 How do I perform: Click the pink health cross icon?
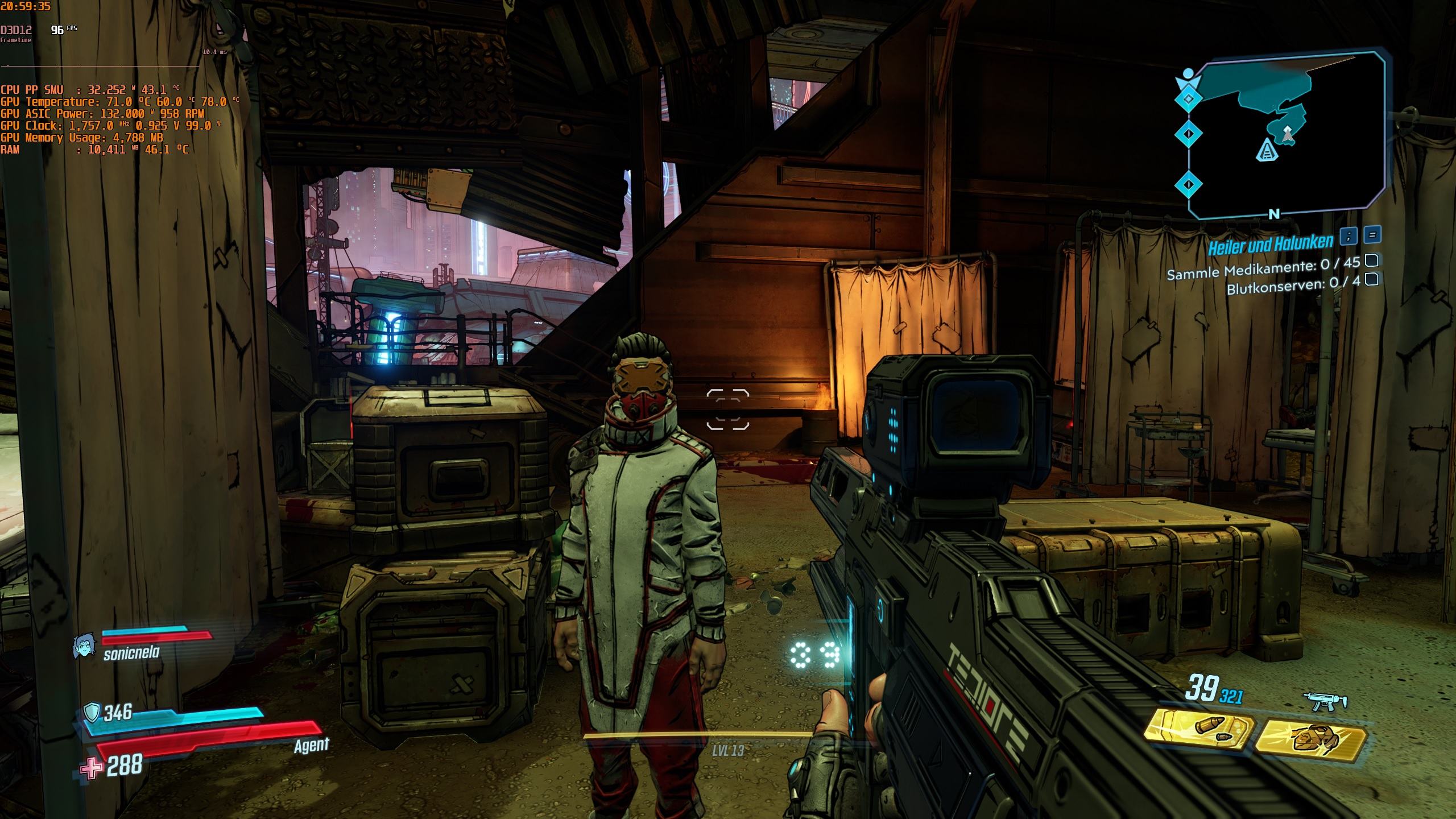pos(91,768)
